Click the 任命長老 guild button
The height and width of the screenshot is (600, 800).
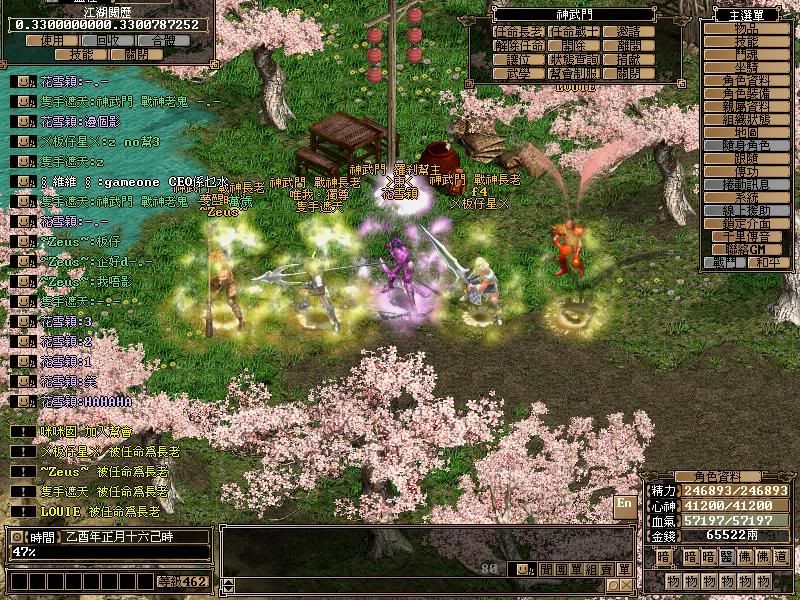click(519, 32)
